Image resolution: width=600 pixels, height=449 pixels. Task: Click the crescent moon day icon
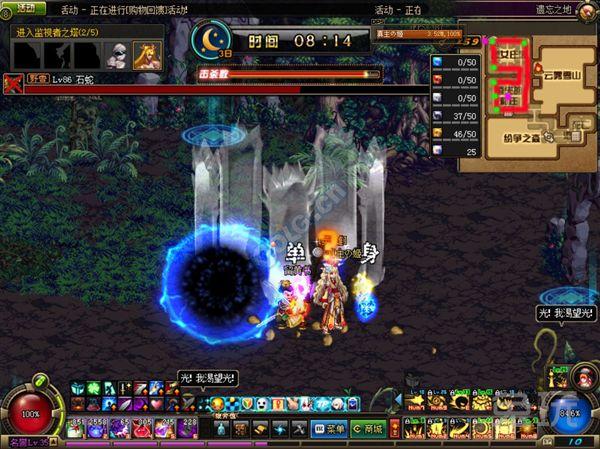click(x=212, y=40)
